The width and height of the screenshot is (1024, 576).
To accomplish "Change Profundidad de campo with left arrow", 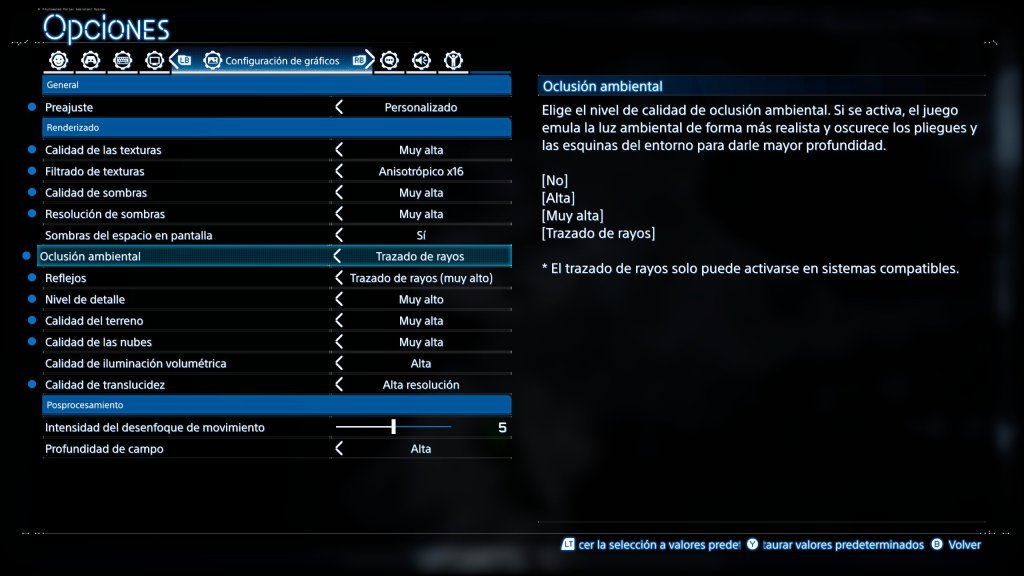I will pos(339,449).
